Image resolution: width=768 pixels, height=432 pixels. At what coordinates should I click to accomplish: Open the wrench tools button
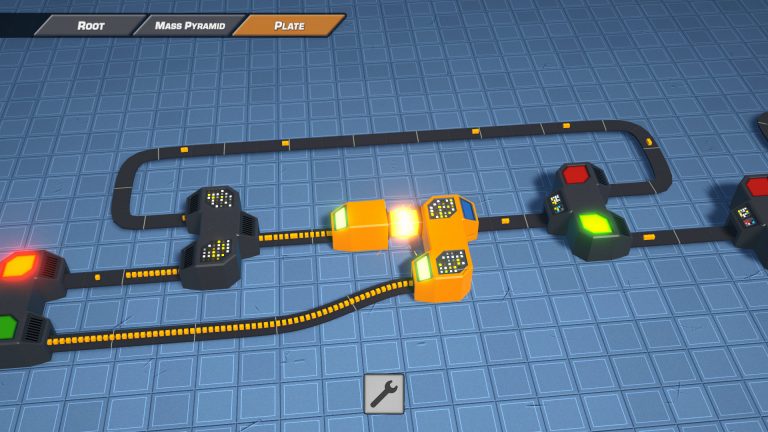point(384,394)
